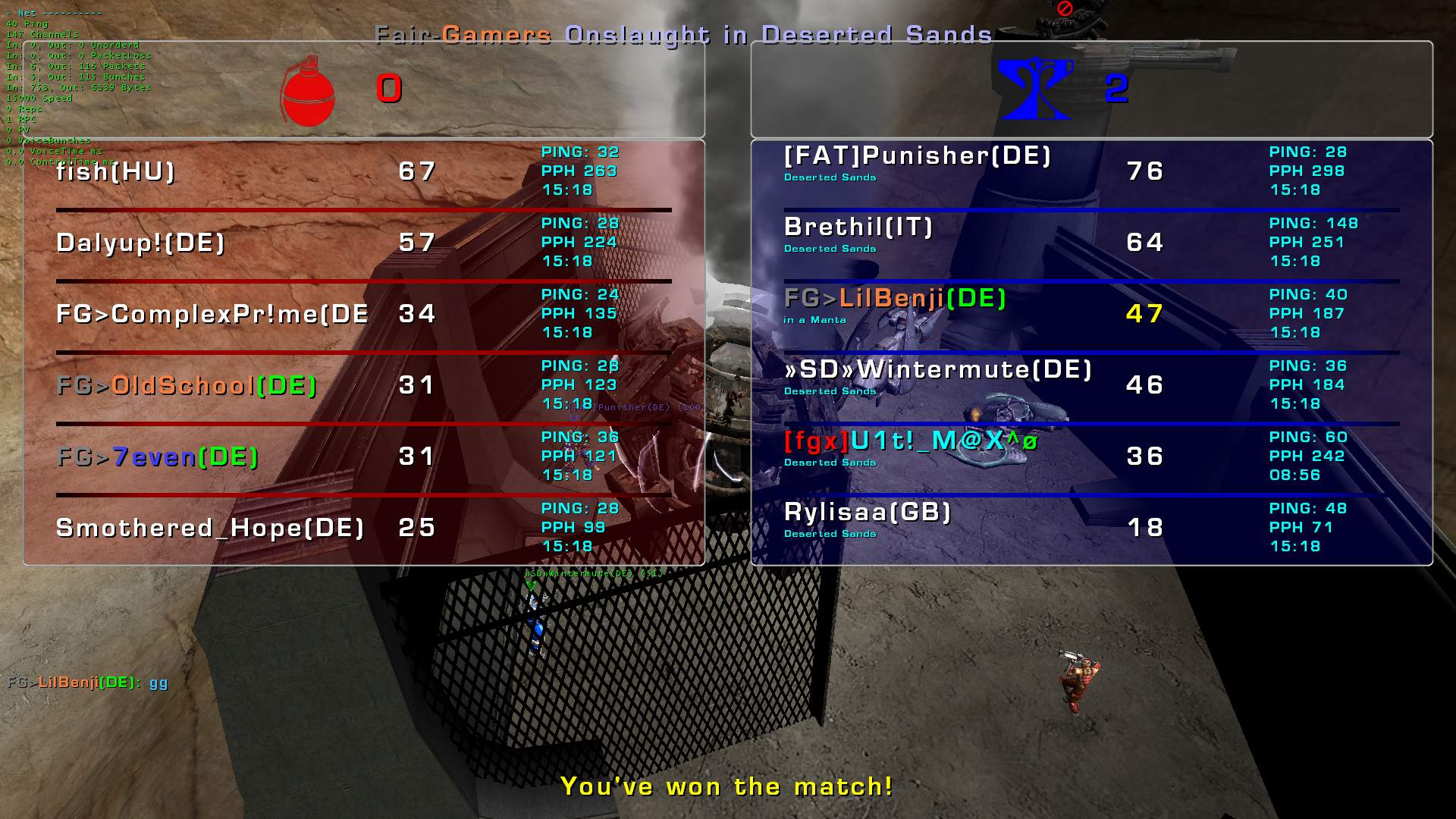Select FG>OldSchool(DE) player entry
Image resolution: width=1456 pixels, height=819 pixels.
pyautogui.click(x=187, y=386)
